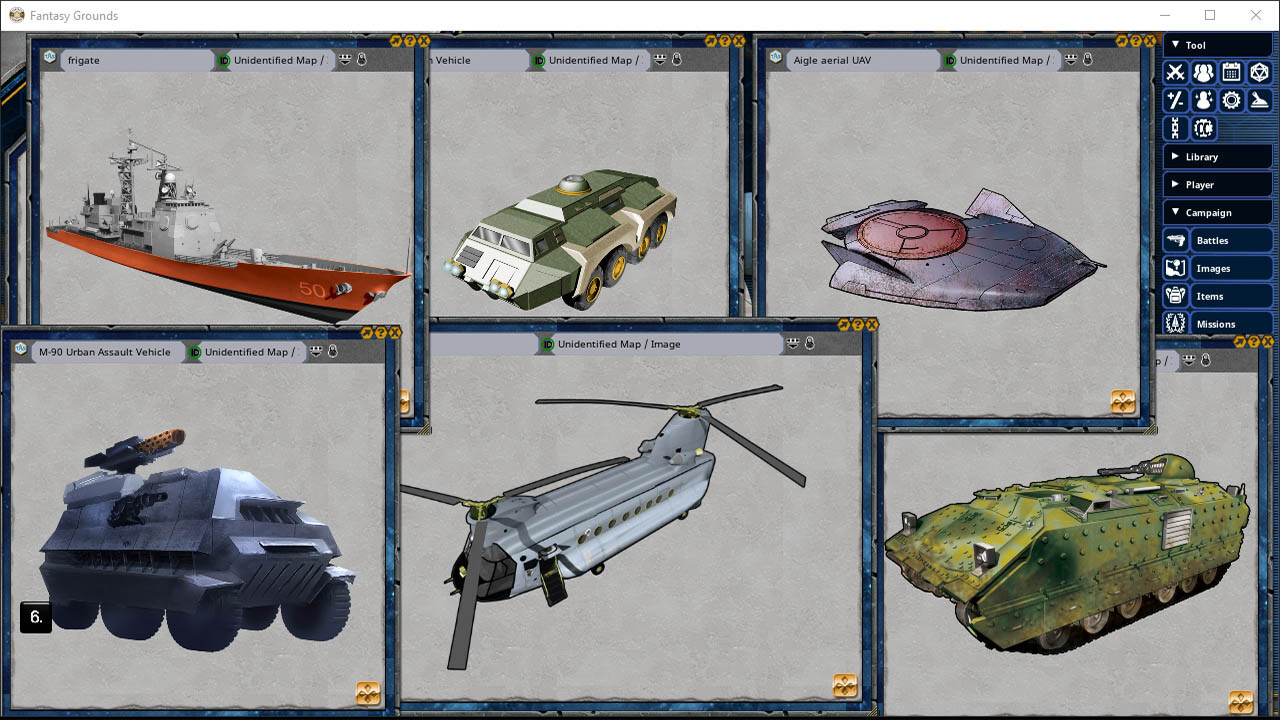The width and height of the screenshot is (1280, 720).
Task: Open the d20 dice tool icon
Action: click(x=1259, y=72)
